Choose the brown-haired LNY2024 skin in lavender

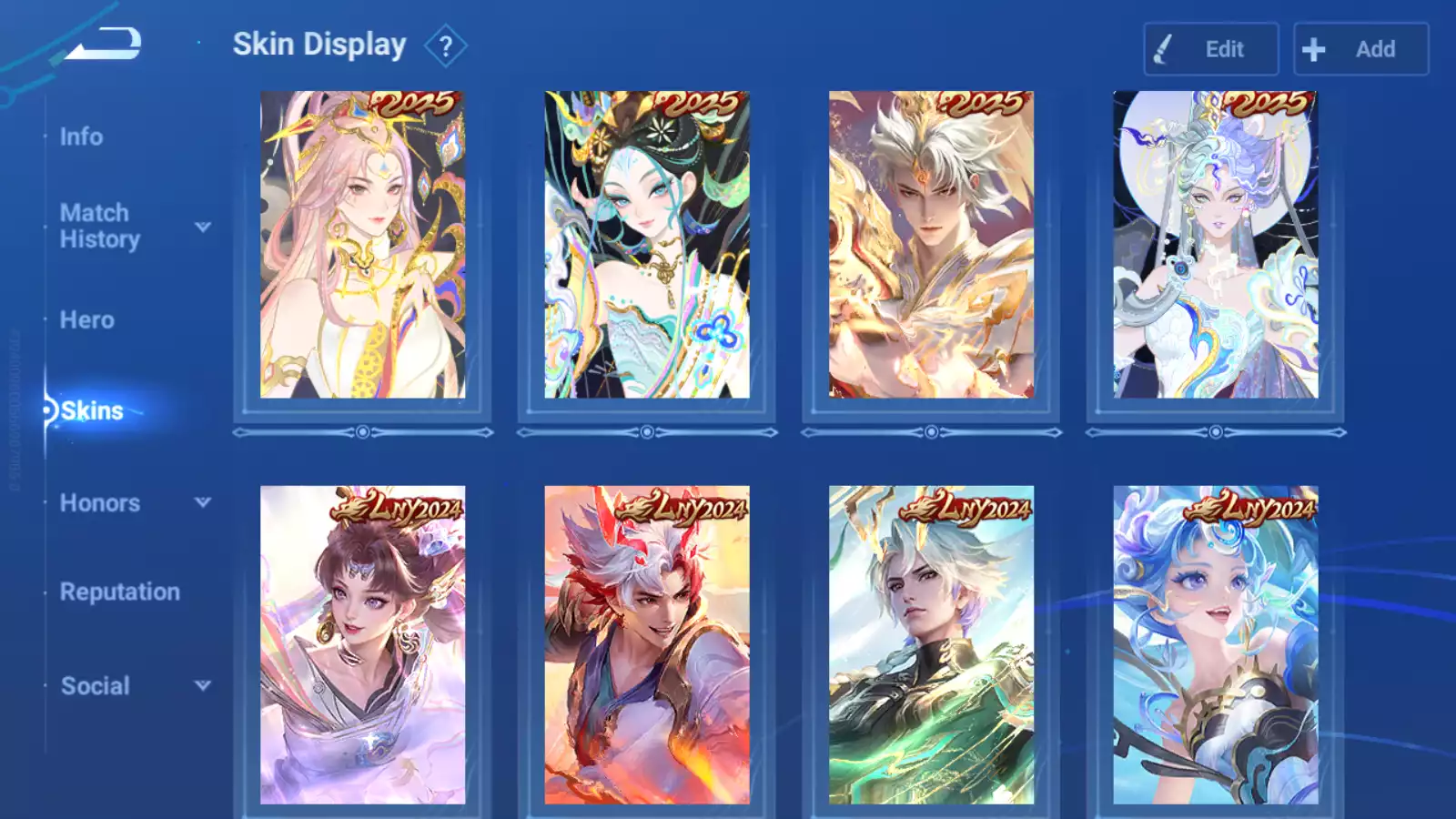point(362,644)
